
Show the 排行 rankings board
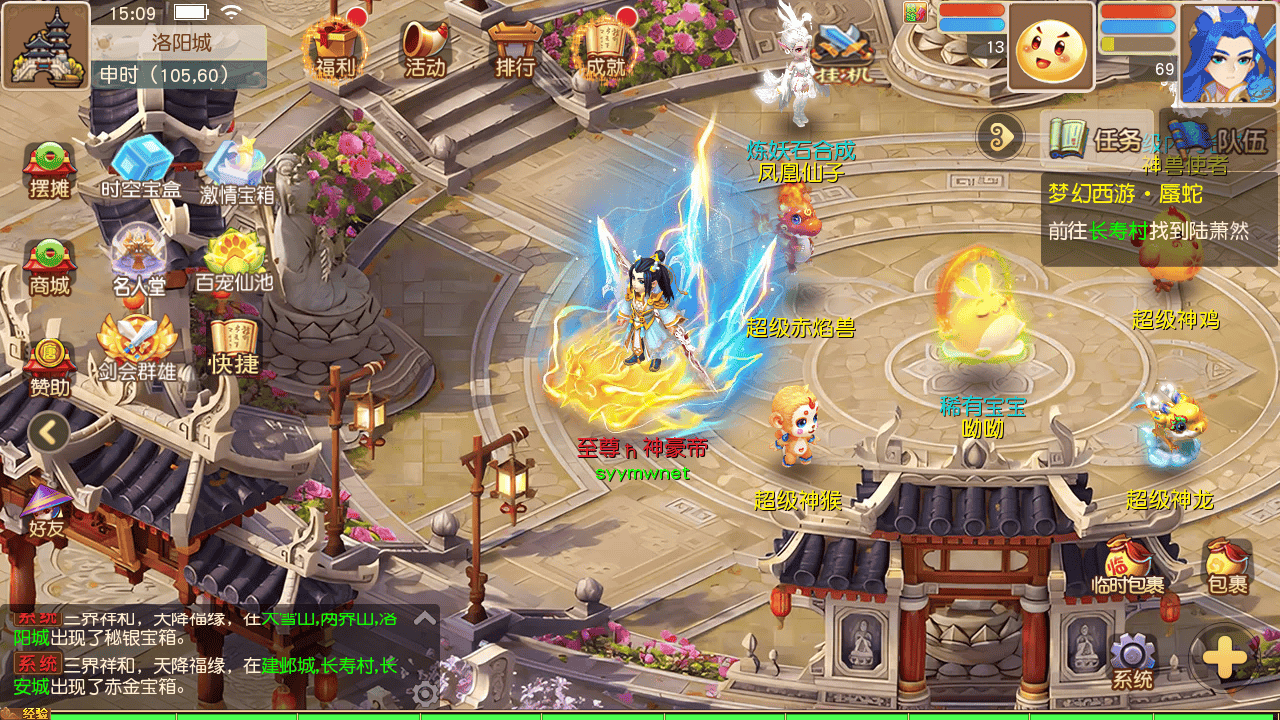(x=515, y=46)
